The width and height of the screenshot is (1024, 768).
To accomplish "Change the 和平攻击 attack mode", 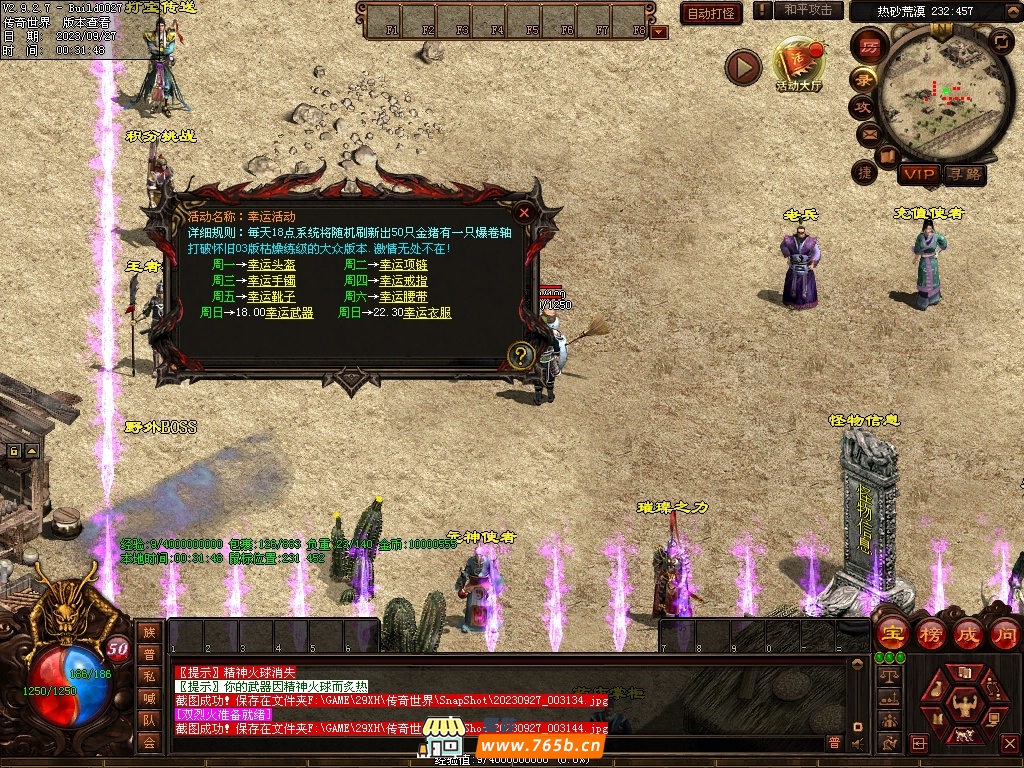I will 807,10.
